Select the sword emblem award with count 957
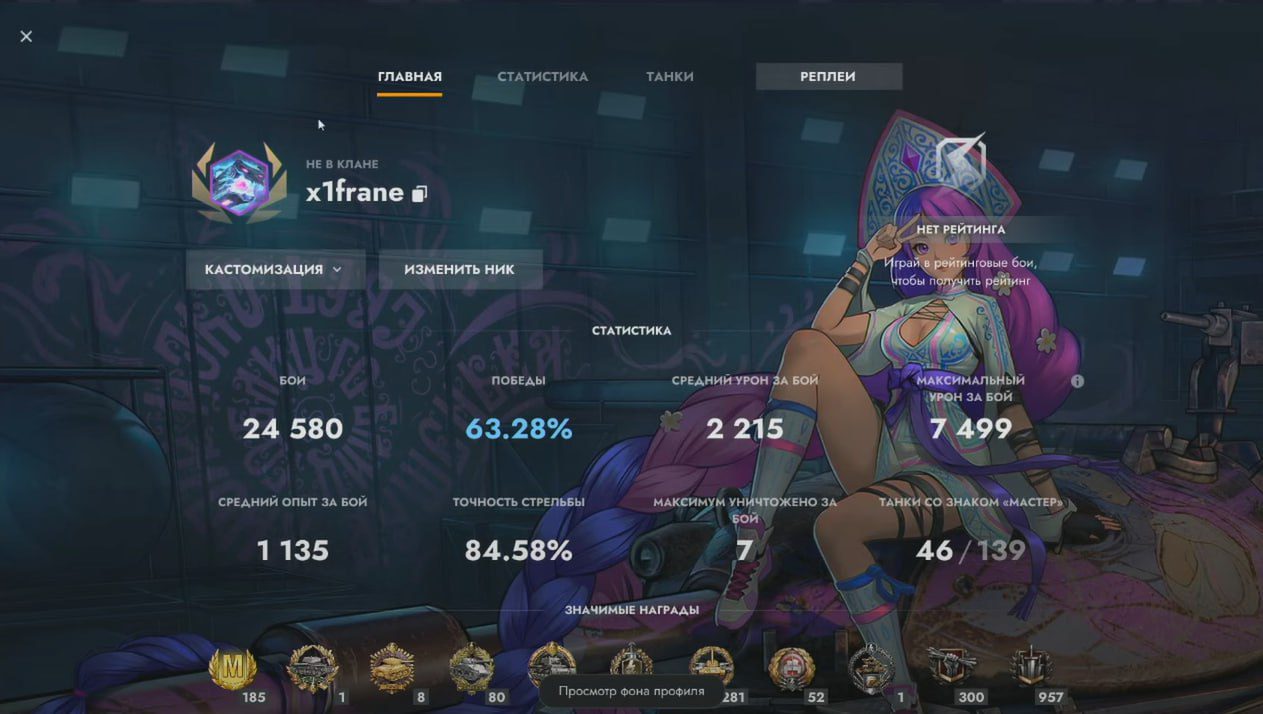 1030,667
